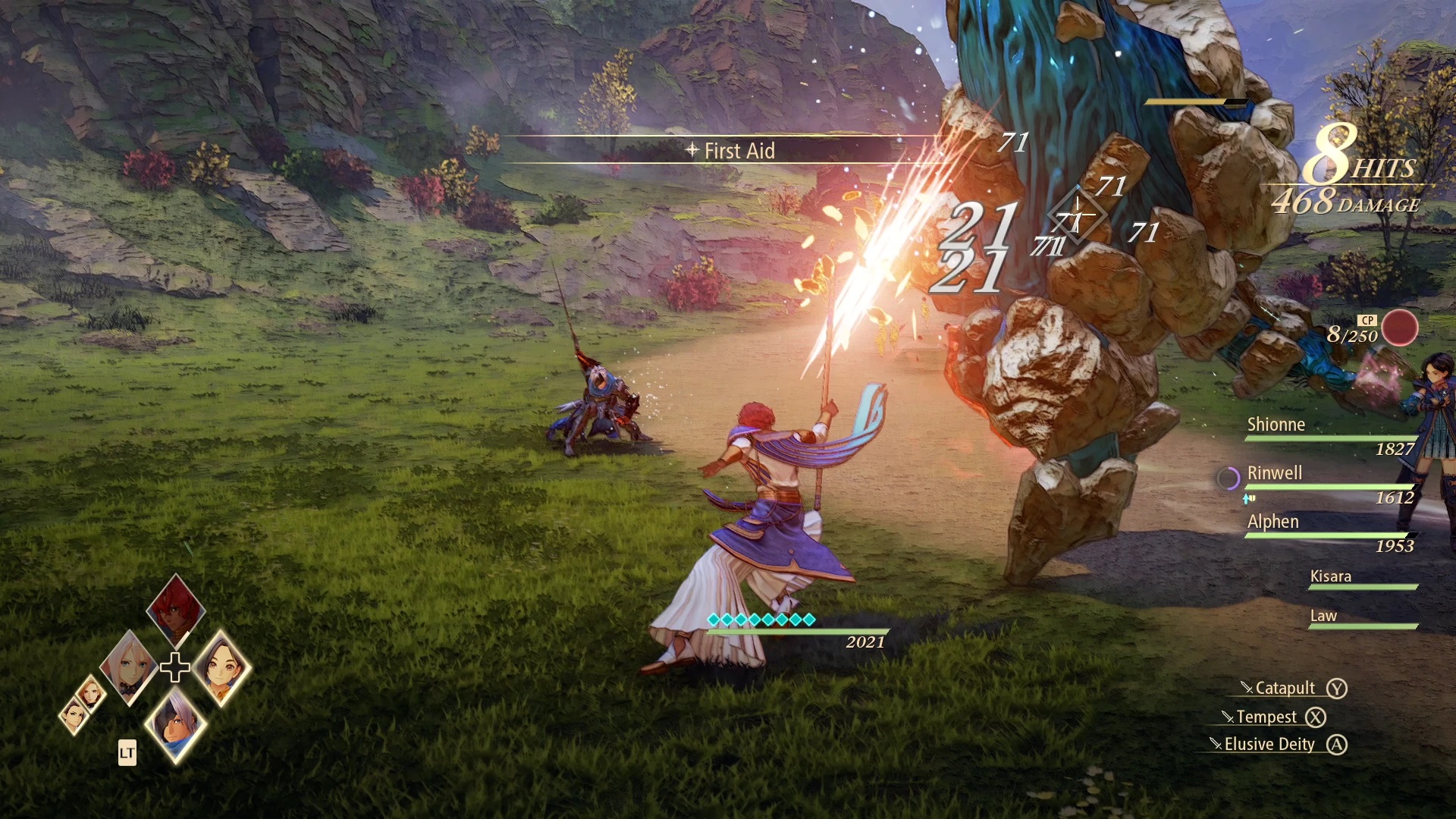
Task: Trigger Dohalim's red-haired boost attack portrait
Action: click(176, 610)
